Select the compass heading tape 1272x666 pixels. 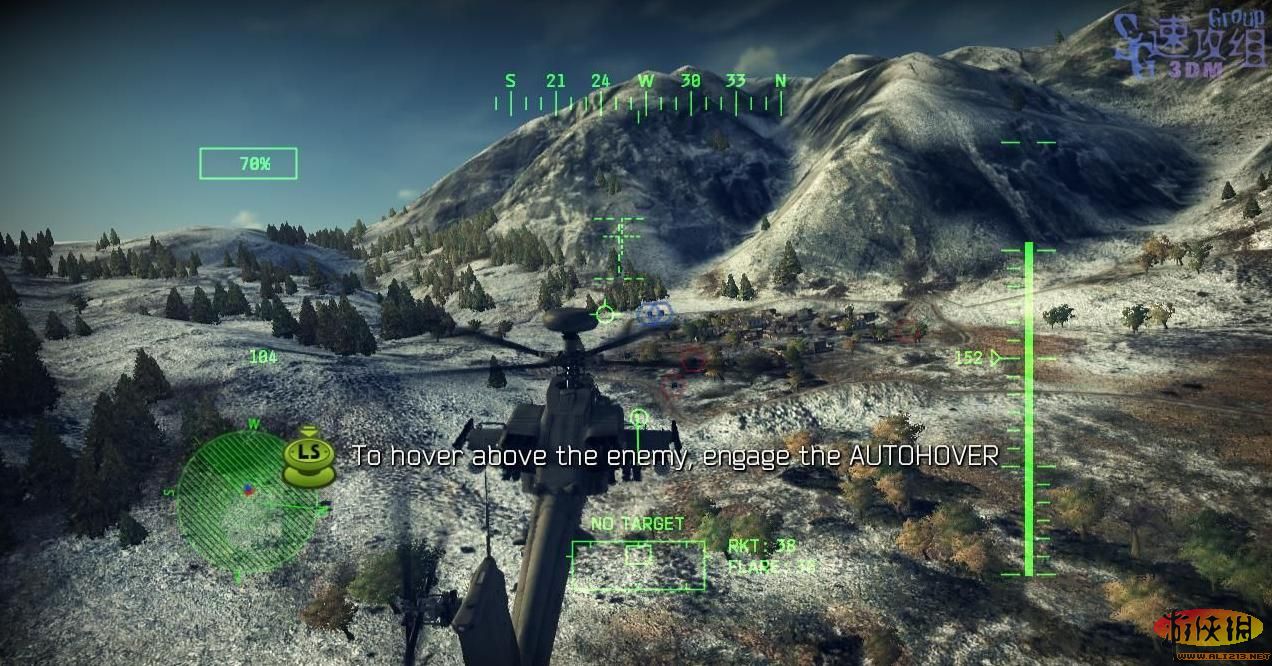(x=645, y=93)
